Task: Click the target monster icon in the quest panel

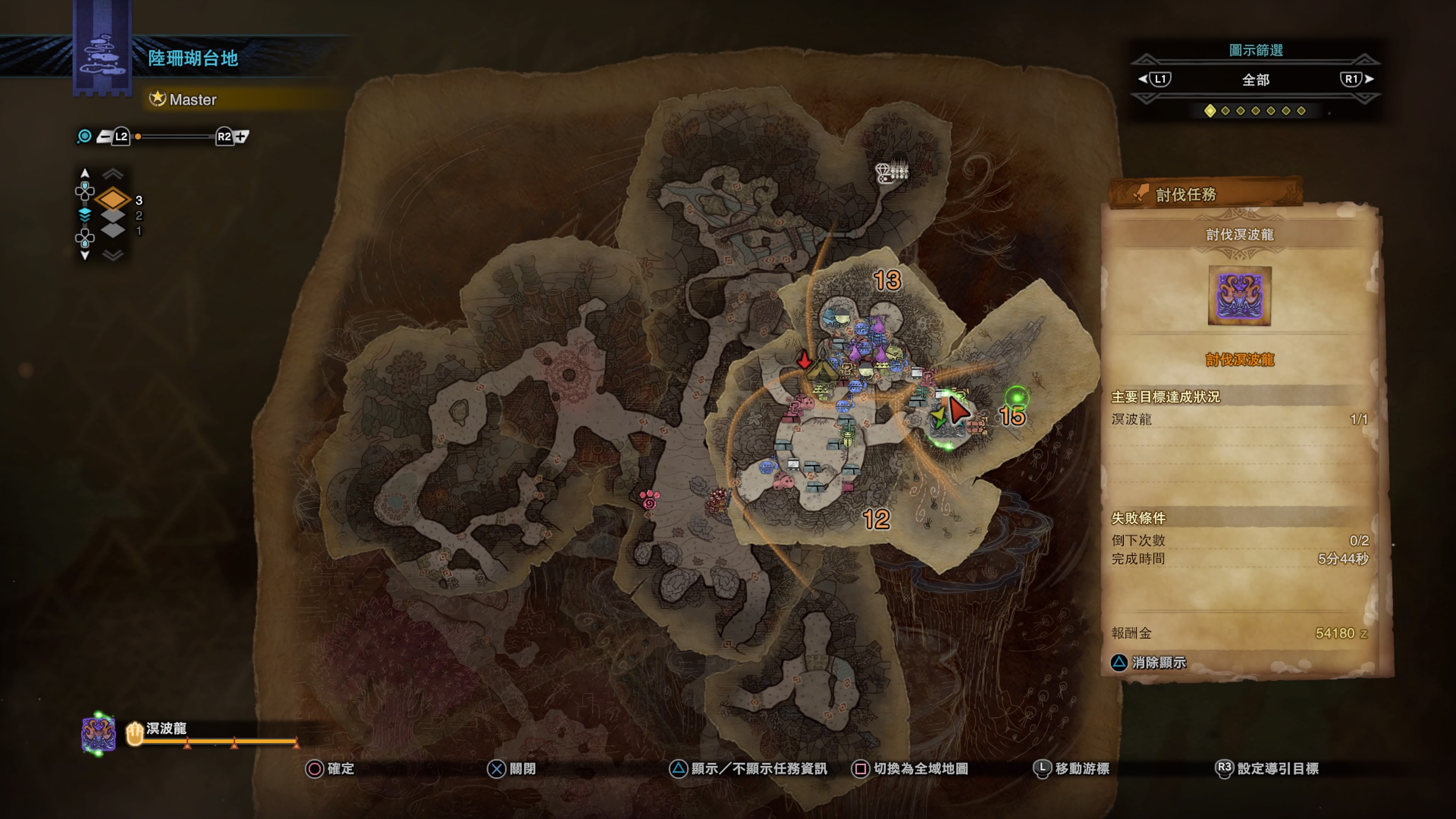Action: click(x=1239, y=296)
